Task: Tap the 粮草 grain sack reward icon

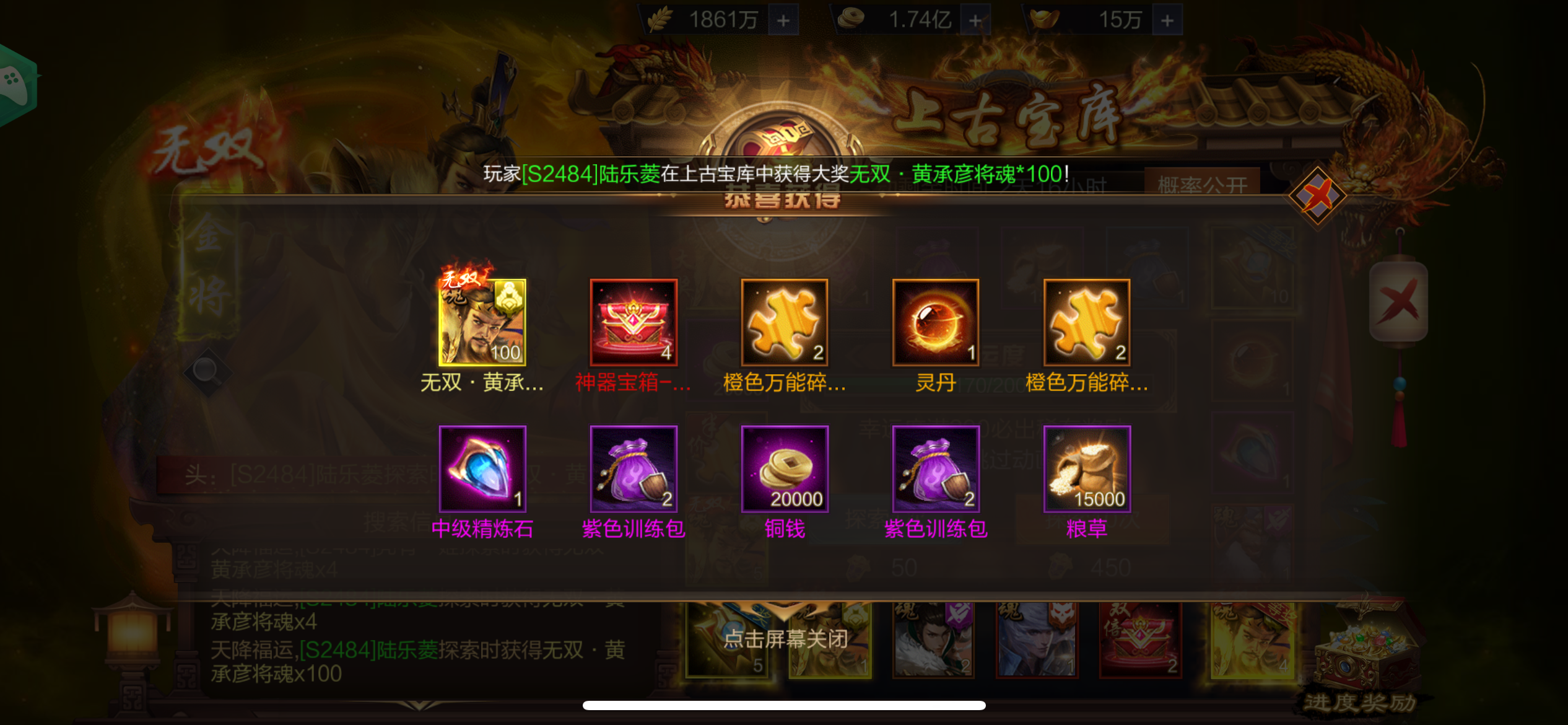Action: tap(1086, 469)
